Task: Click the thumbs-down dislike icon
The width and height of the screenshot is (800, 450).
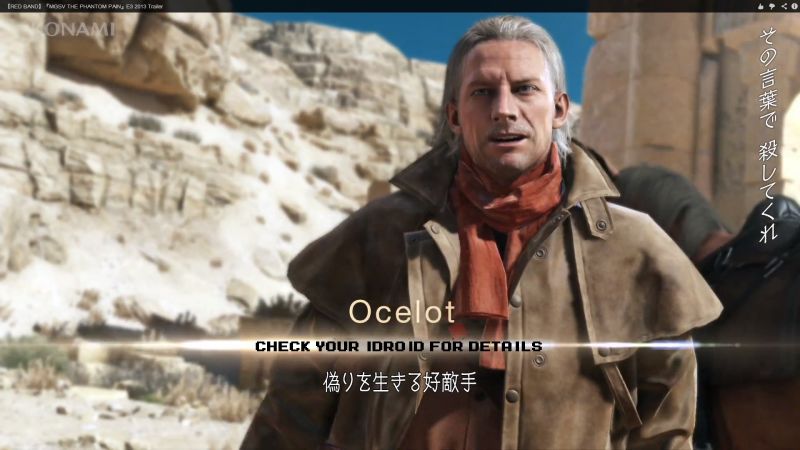Action: [x=771, y=6]
